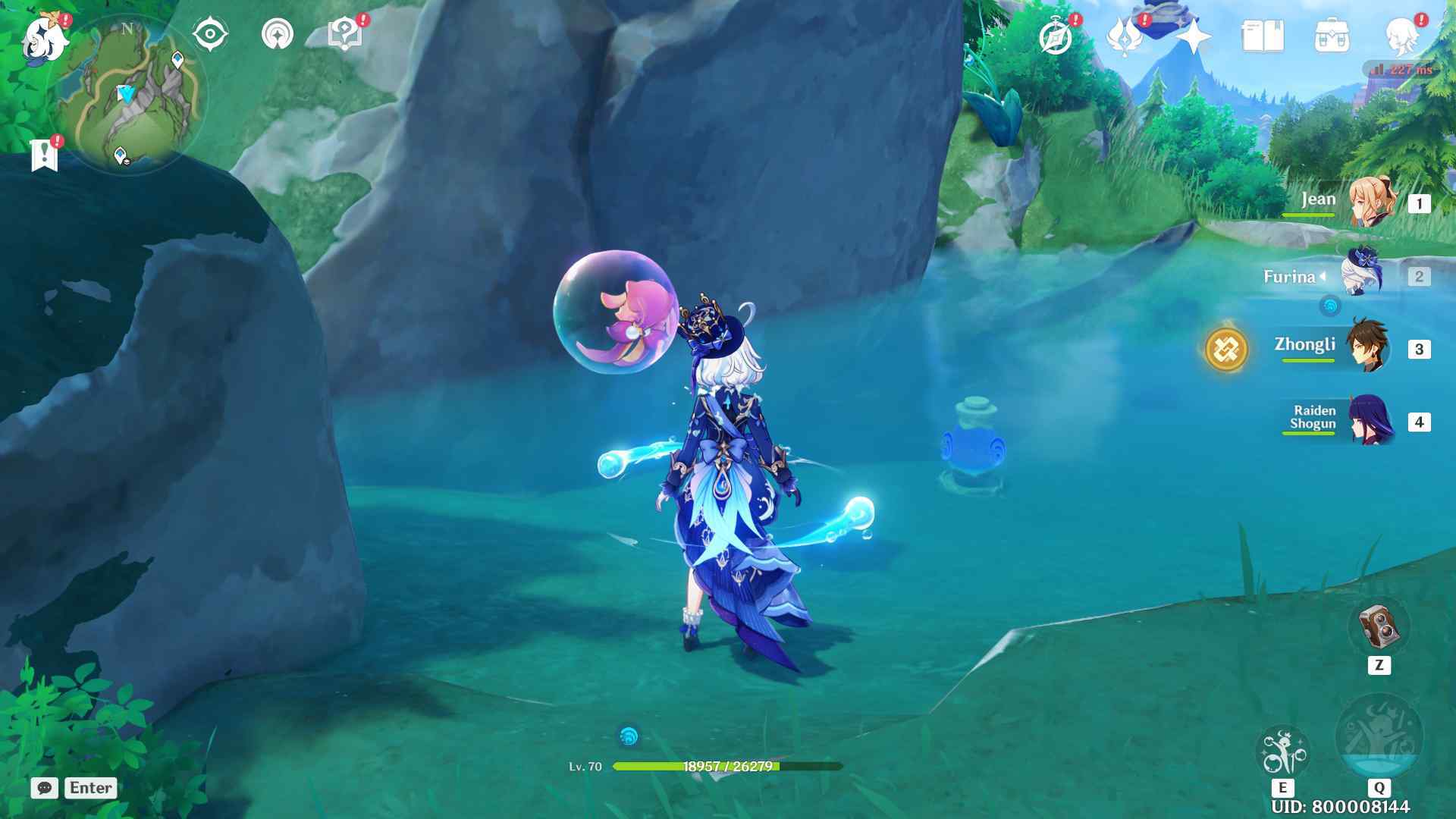Open the circular minimap

pos(127,95)
